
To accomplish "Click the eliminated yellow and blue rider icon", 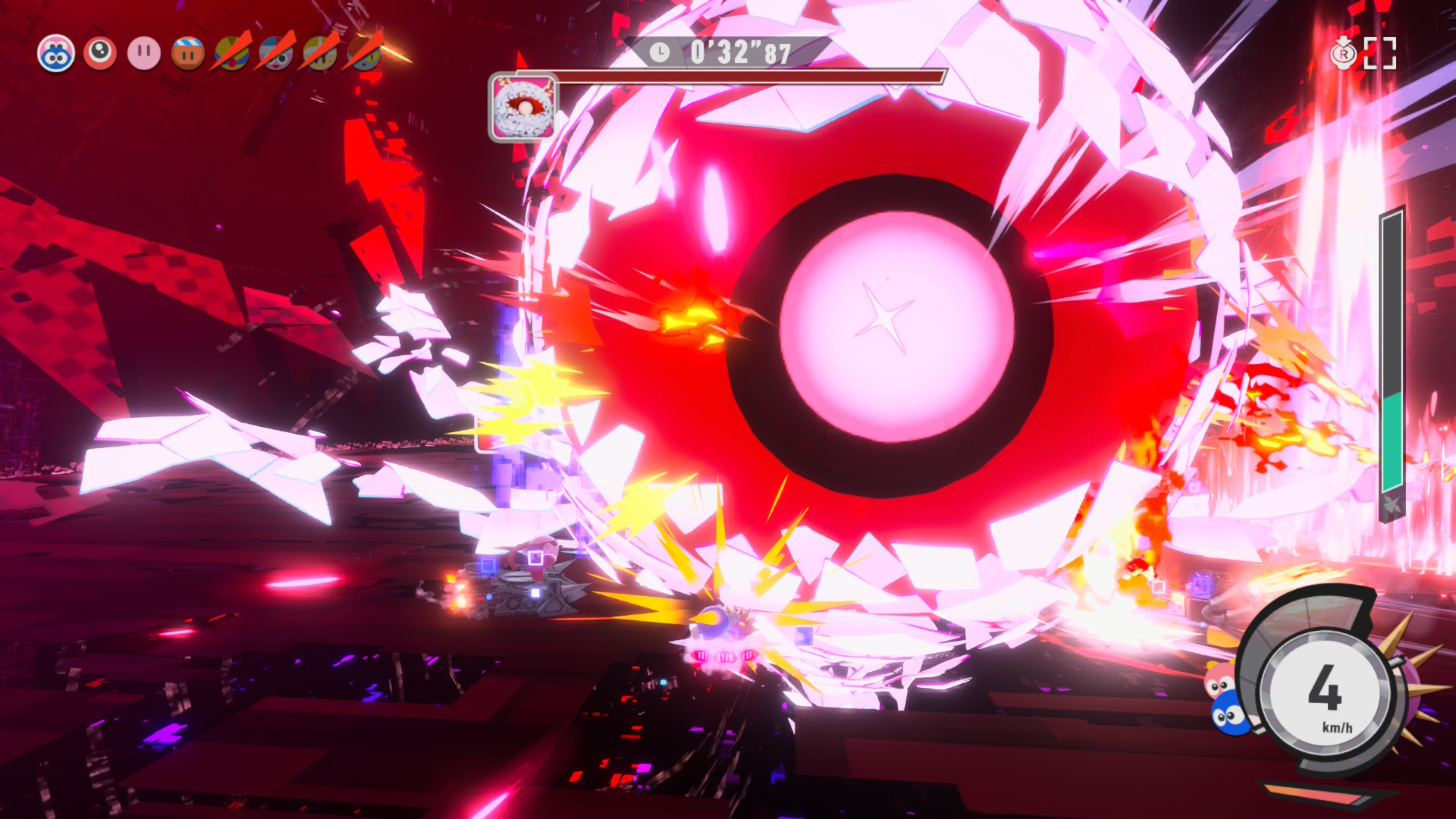I will coord(232,54).
